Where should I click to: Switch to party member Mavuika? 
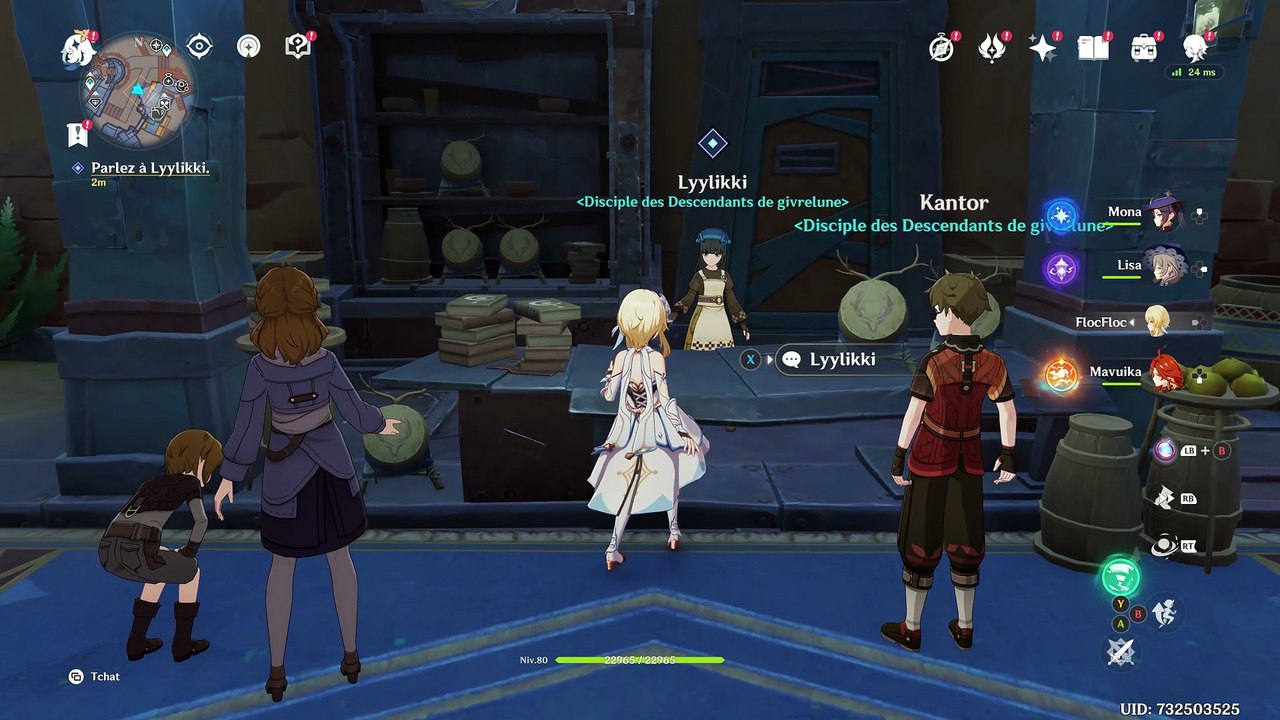(x=1163, y=373)
